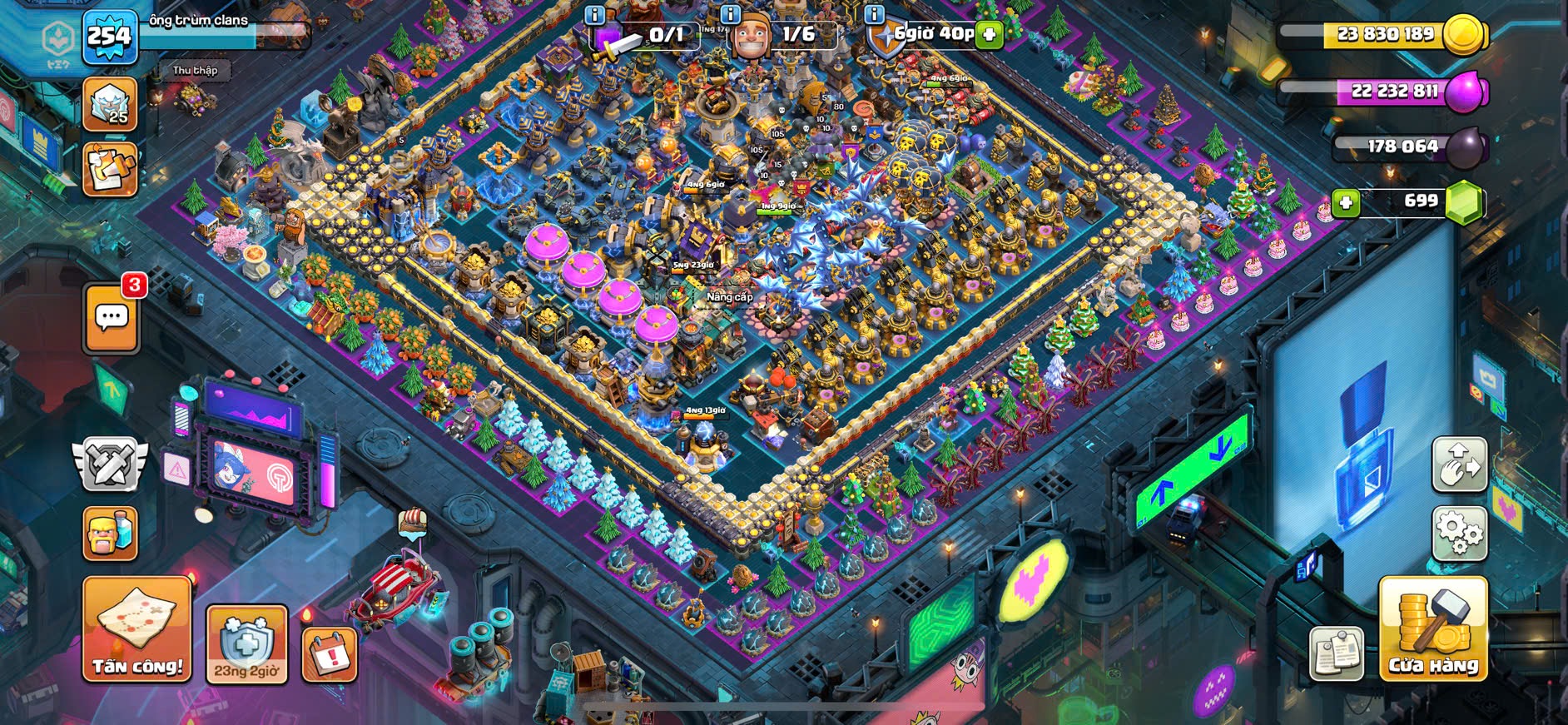The height and width of the screenshot is (725, 1568).
Task: Open the Cửa hàng shop
Action: pyautogui.click(x=1432, y=629)
